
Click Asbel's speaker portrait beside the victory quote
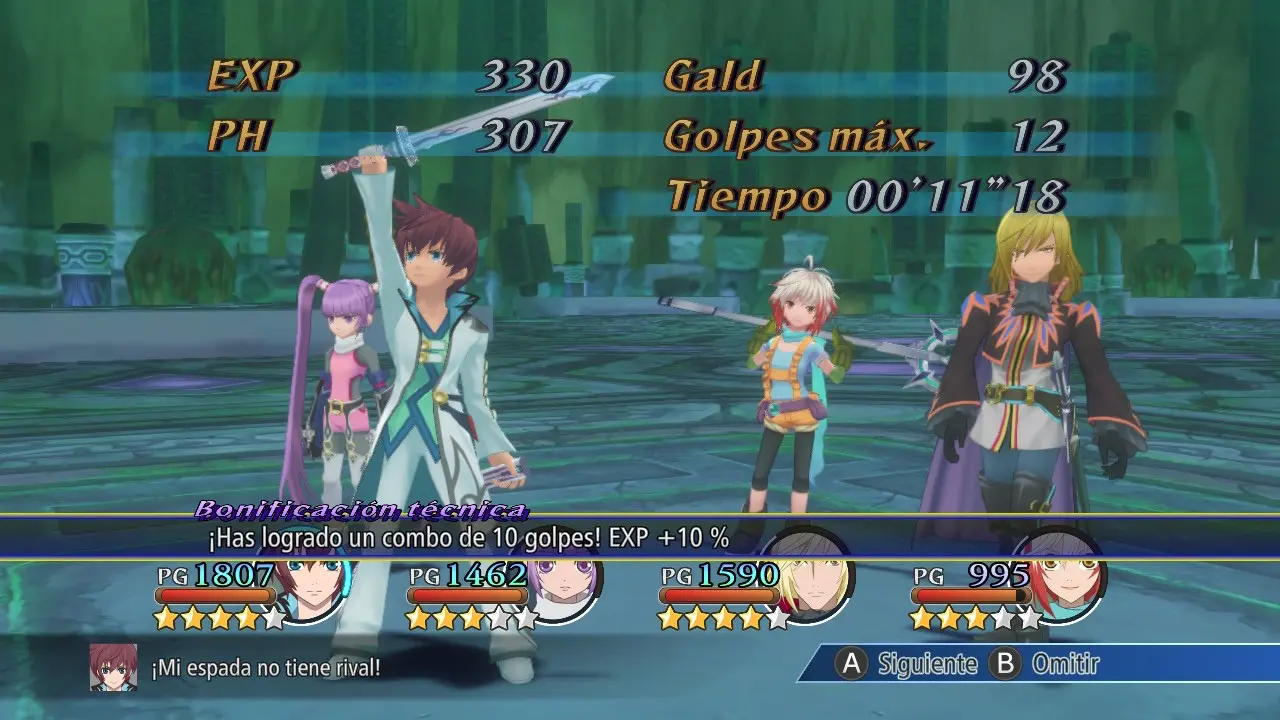click(x=113, y=667)
